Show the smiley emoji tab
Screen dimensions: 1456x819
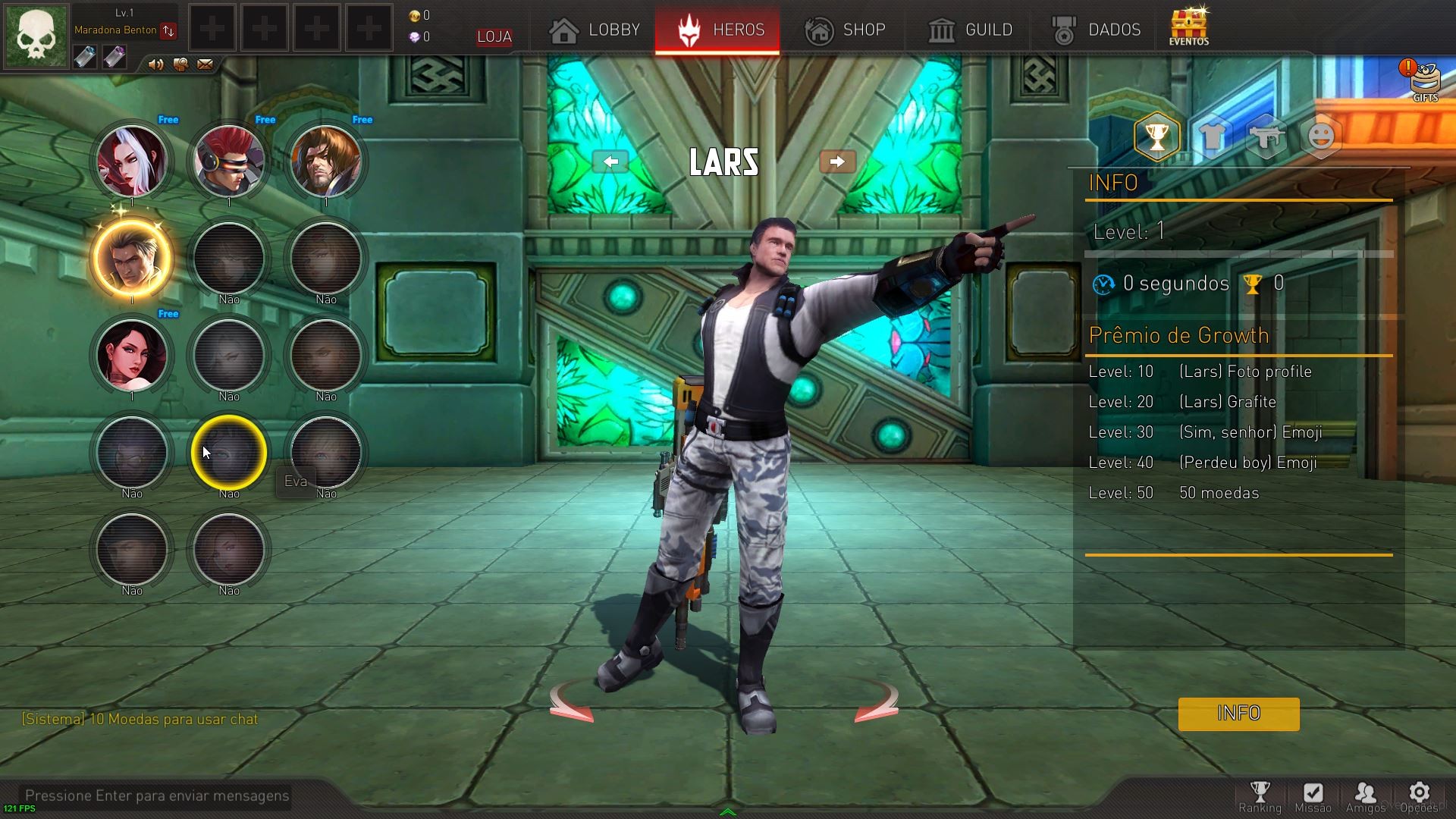(x=1321, y=137)
